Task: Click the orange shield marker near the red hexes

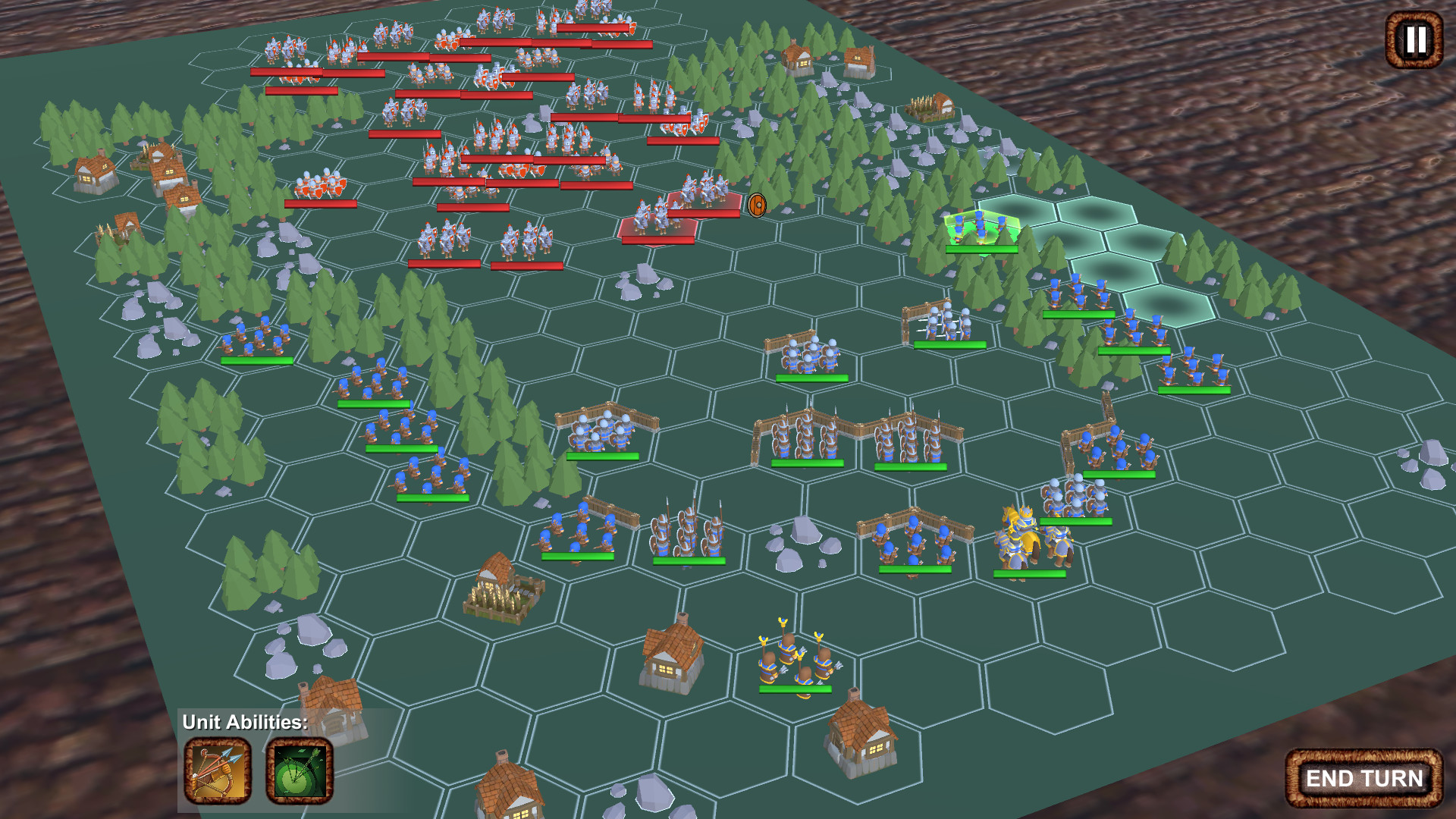Action: pyautogui.click(x=756, y=203)
